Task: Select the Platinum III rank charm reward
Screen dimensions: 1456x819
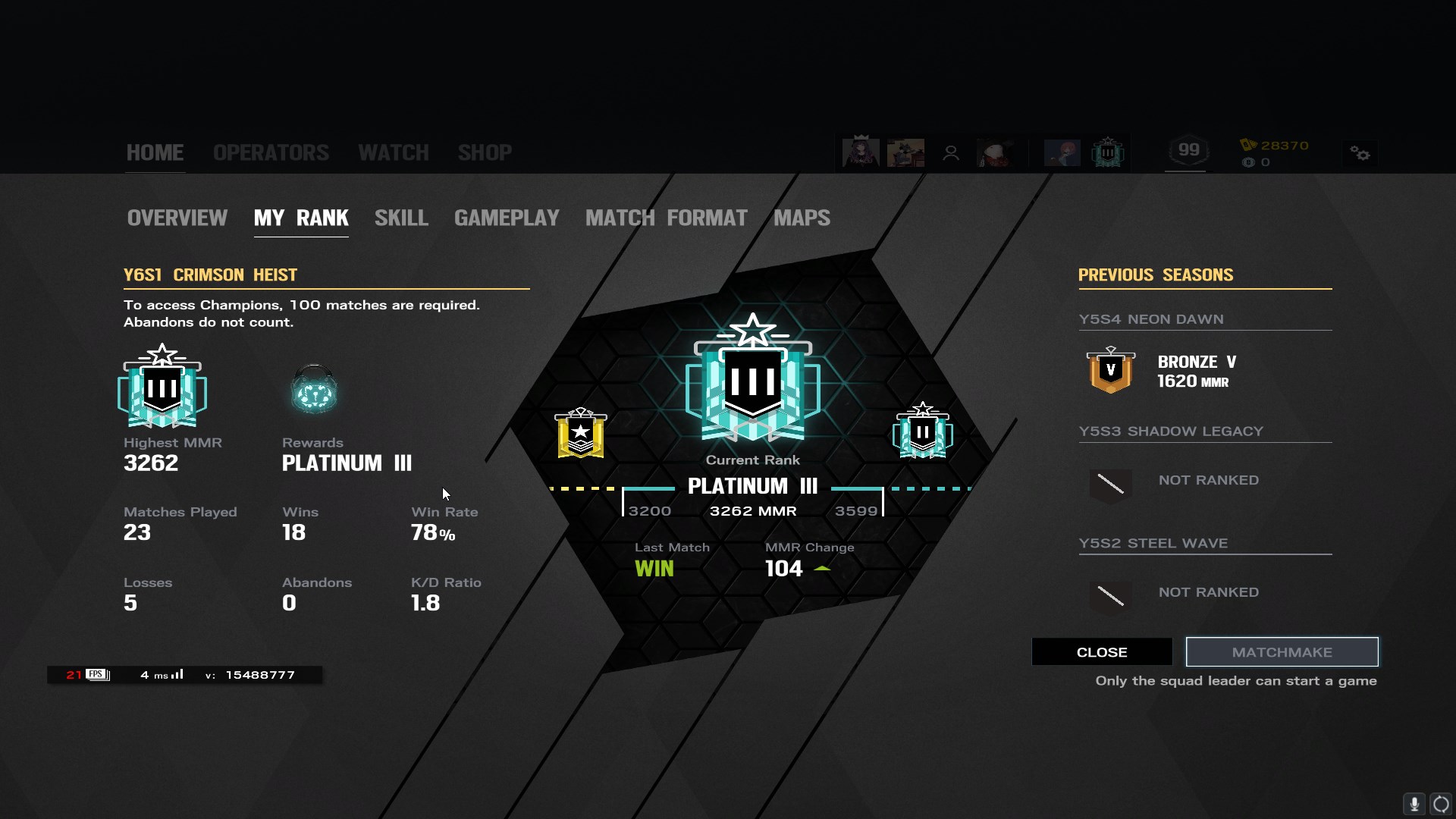Action: tap(314, 390)
